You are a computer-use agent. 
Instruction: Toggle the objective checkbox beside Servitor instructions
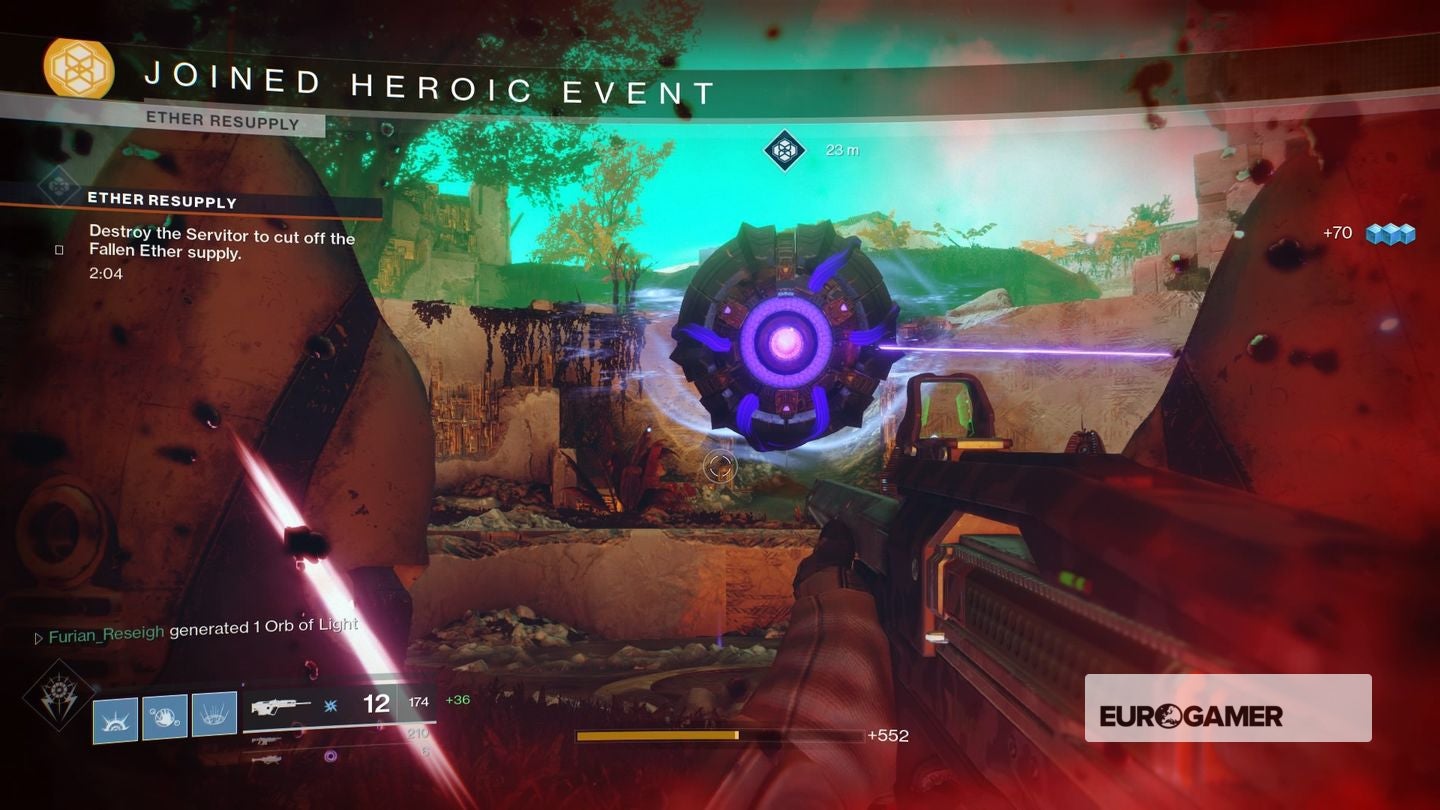coord(60,249)
